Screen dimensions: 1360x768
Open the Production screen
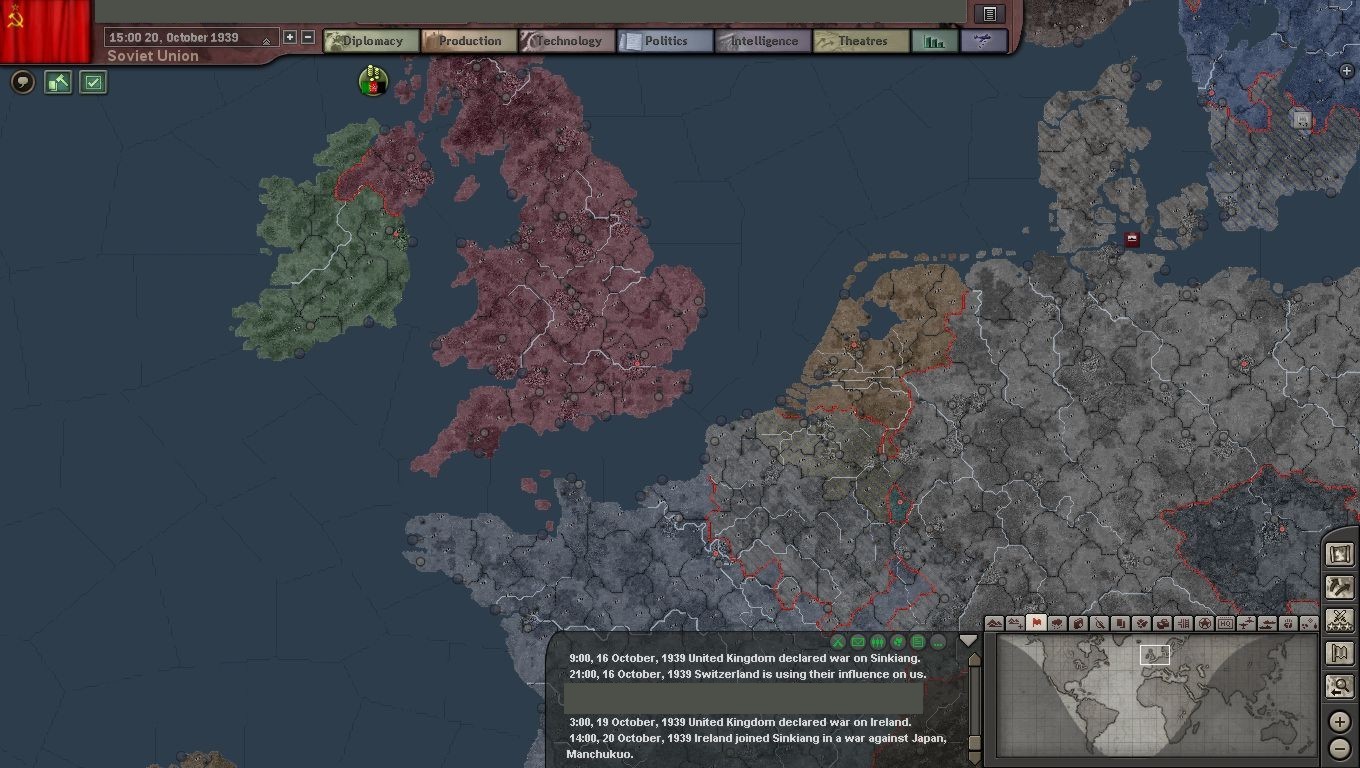tap(469, 41)
